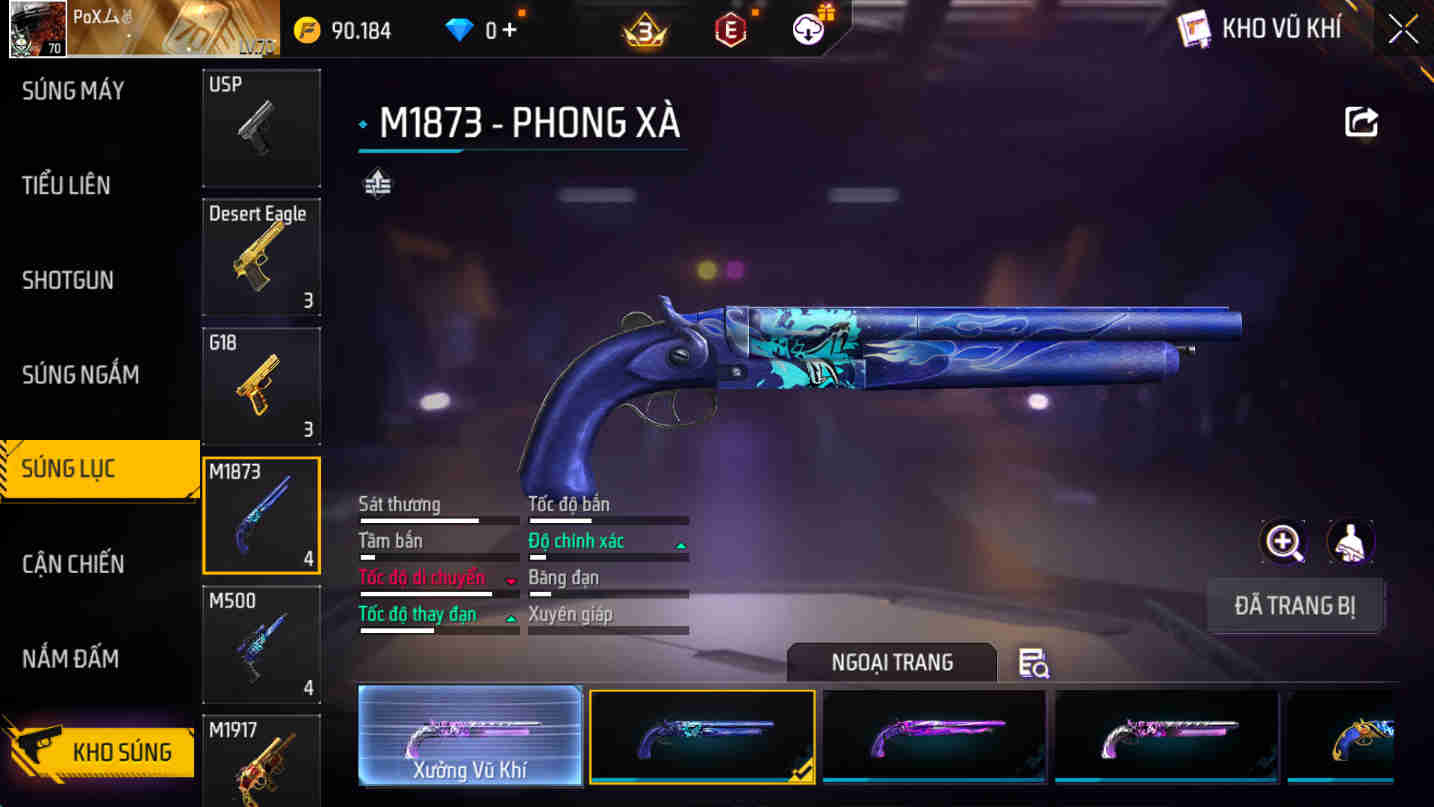Open the PoX player profile avatar

click(37, 28)
